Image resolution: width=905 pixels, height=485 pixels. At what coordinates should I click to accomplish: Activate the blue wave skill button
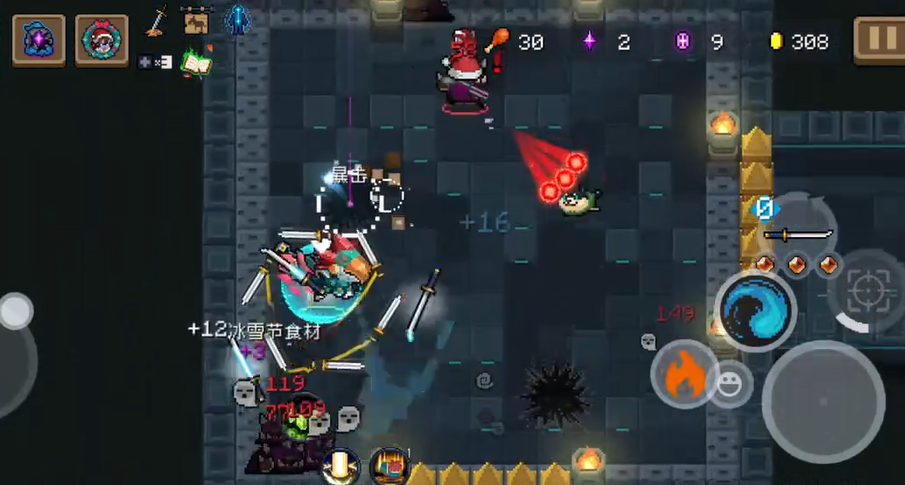pyautogui.click(x=755, y=311)
